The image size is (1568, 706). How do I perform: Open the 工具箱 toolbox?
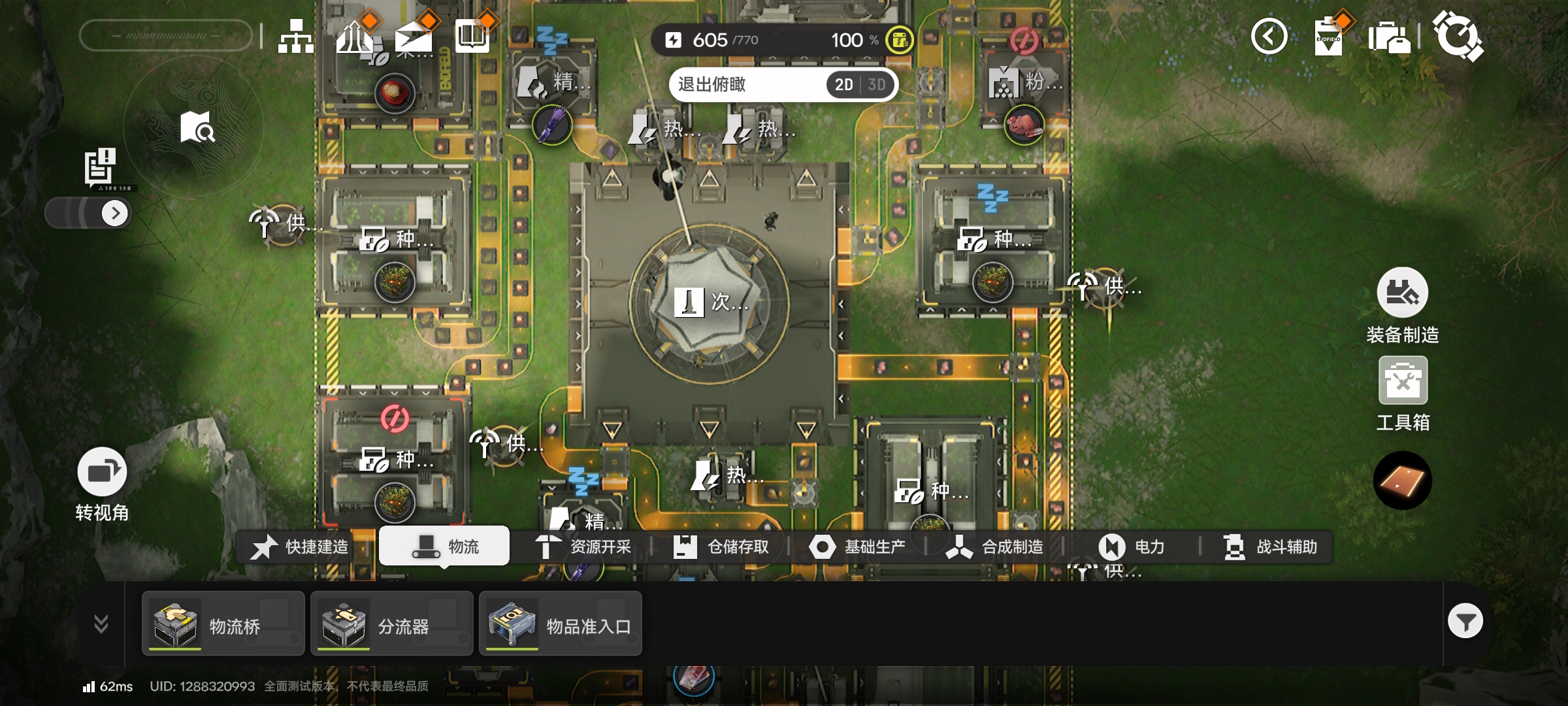[1403, 394]
